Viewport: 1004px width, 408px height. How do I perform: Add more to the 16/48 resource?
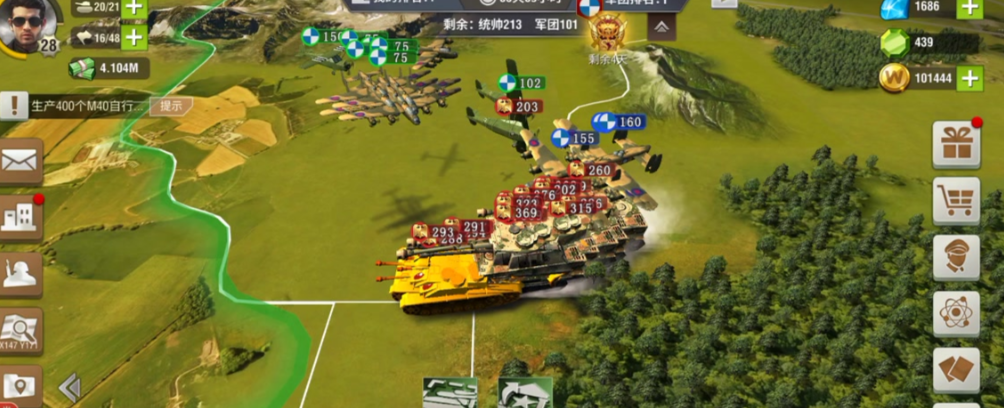point(133,38)
